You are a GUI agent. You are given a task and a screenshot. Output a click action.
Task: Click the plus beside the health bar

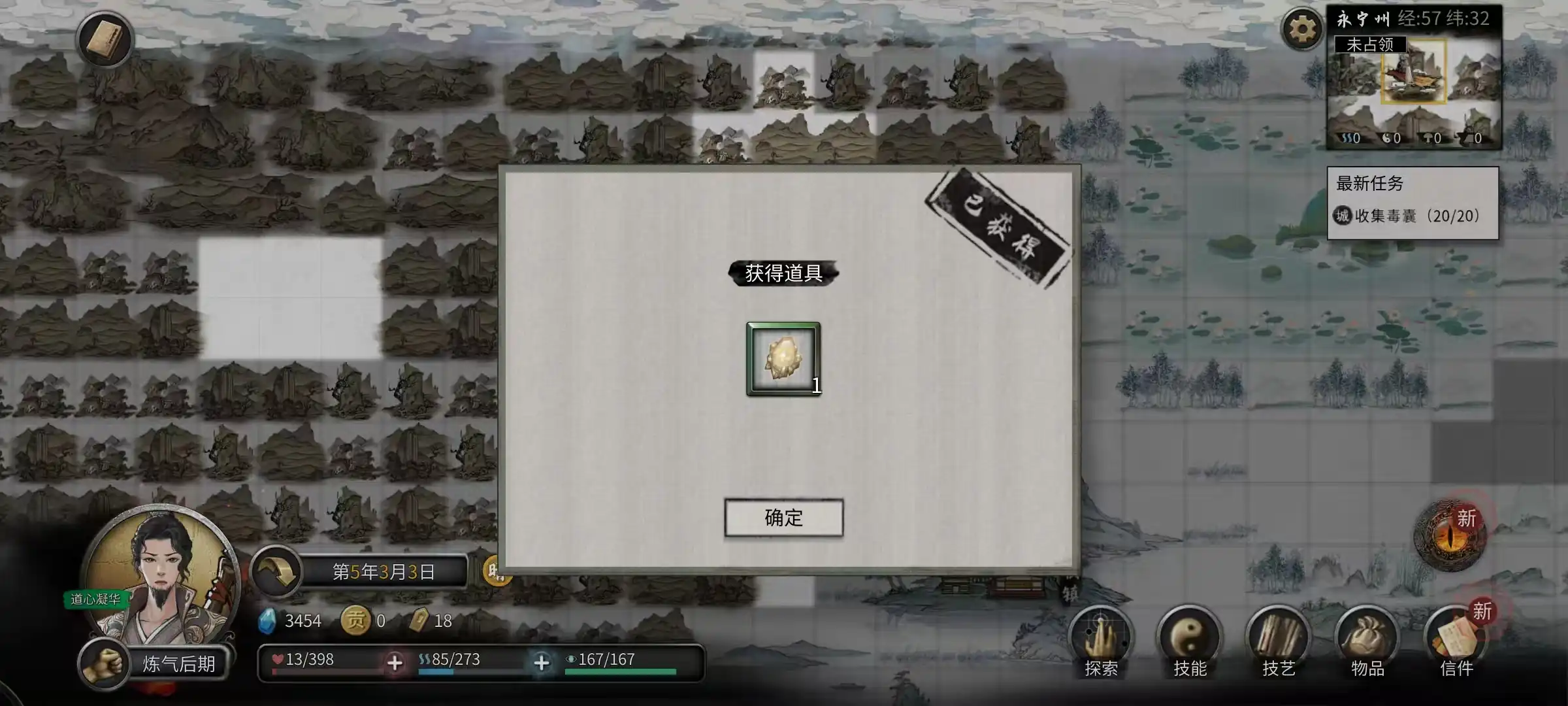tap(395, 662)
